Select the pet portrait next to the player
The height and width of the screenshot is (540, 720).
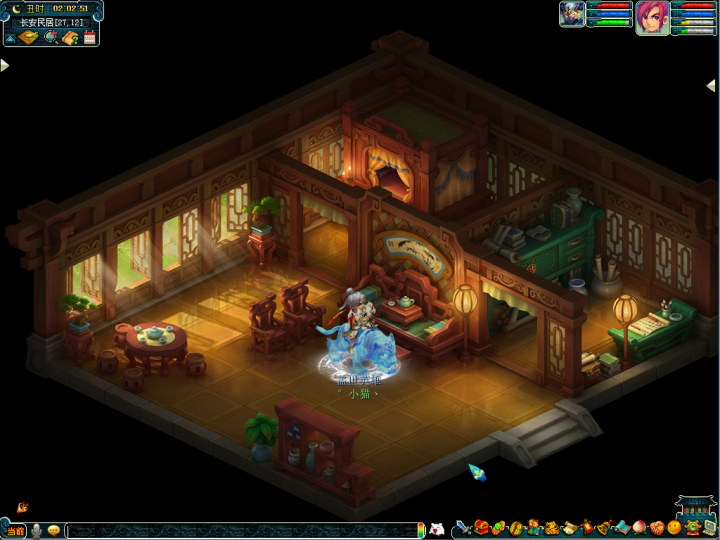[573, 14]
